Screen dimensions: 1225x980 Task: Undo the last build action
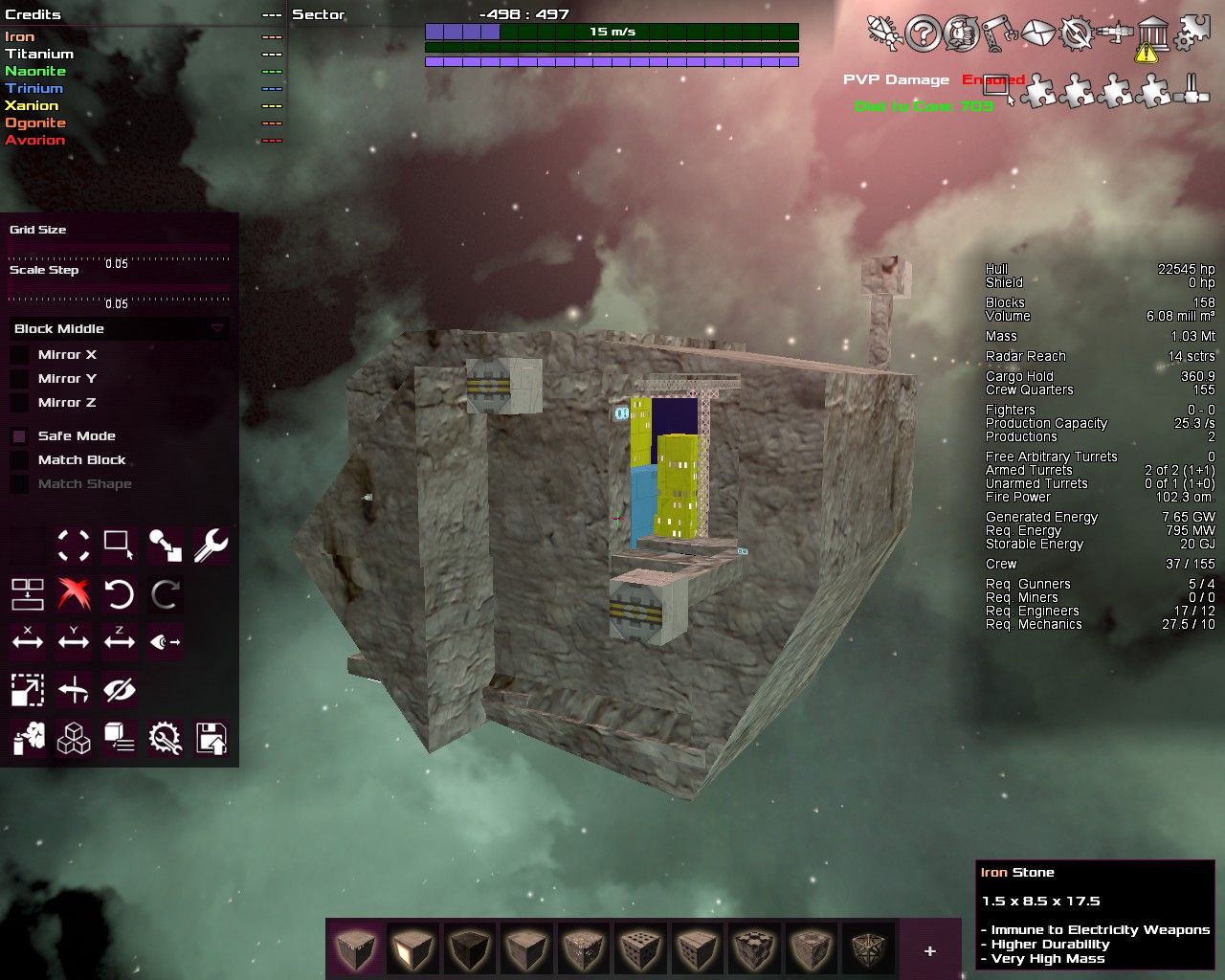120,594
